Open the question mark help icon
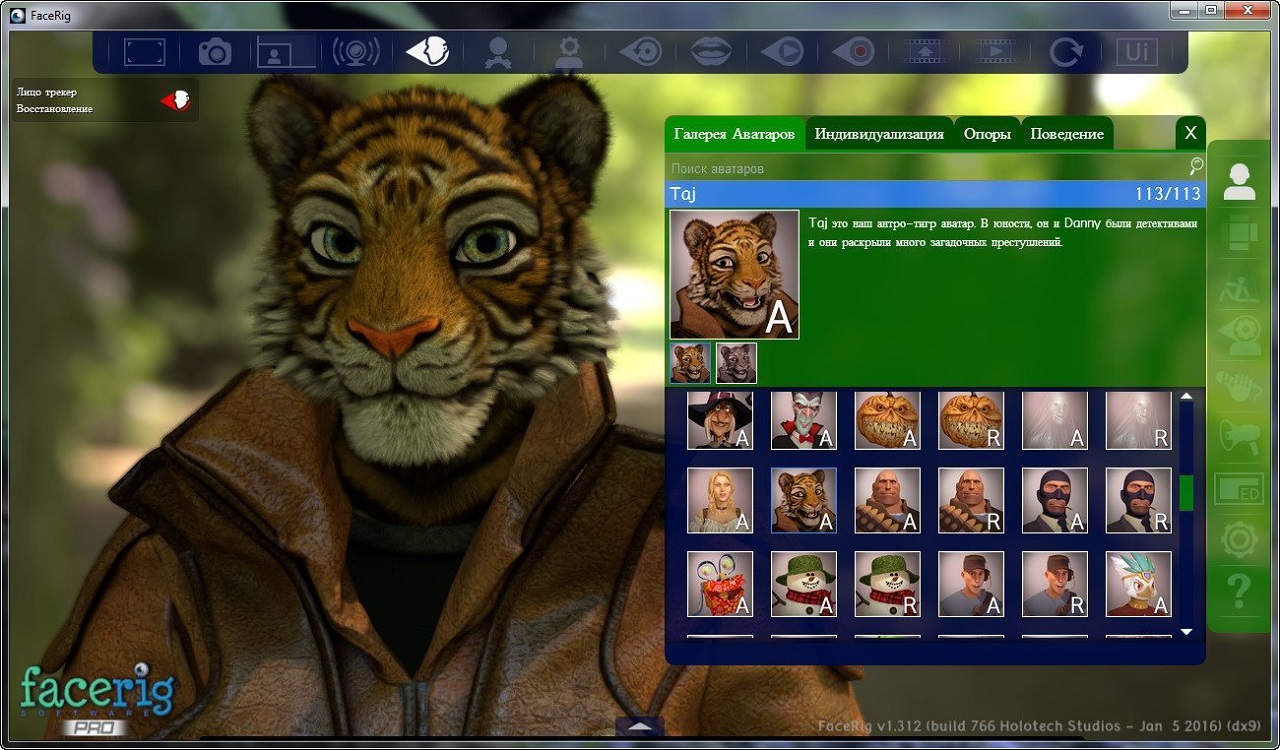The width and height of the screenshot is (1280, 750). (1239, 592)
